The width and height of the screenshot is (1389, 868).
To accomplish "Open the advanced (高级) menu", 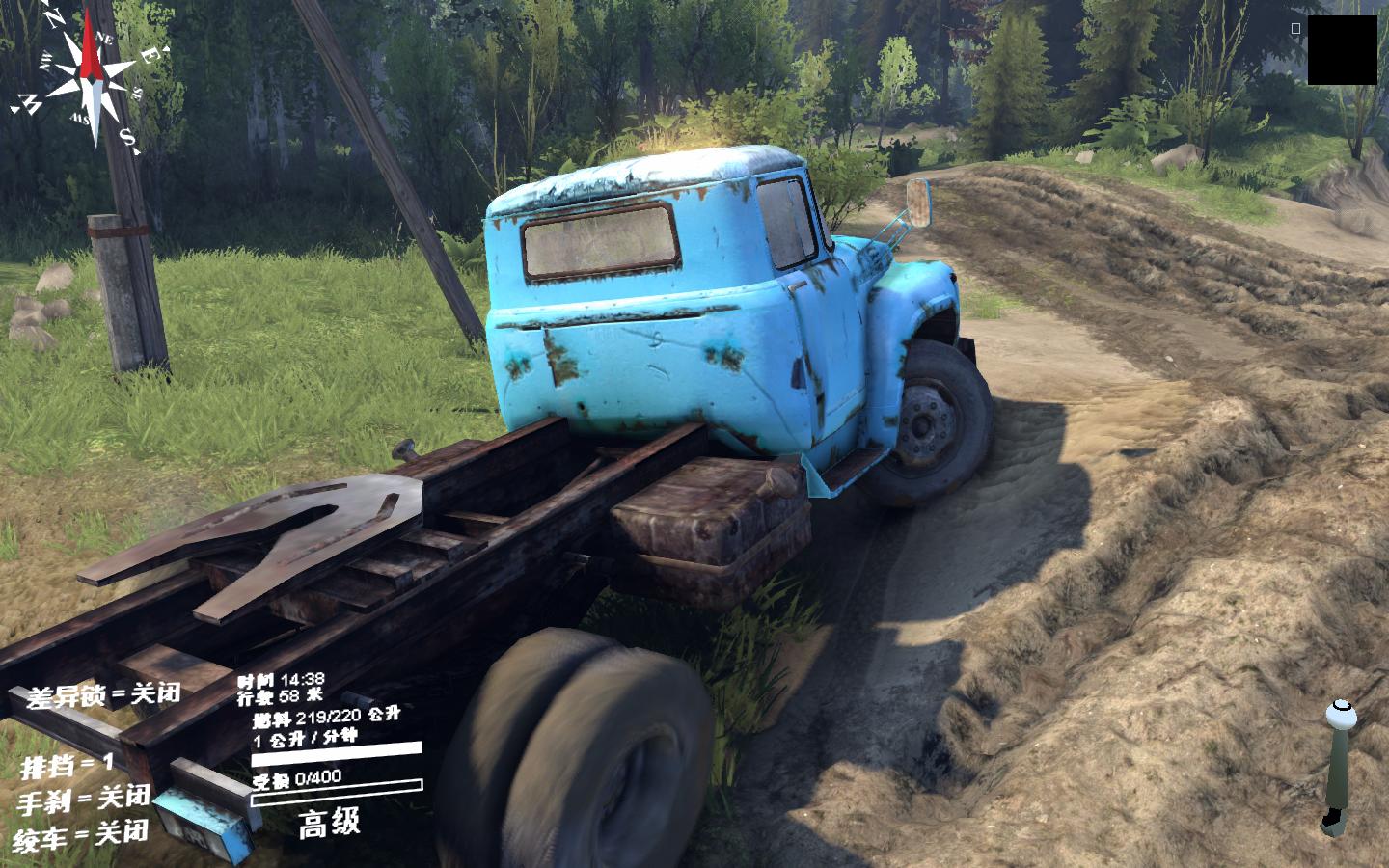I will click(x=329, y=823).
